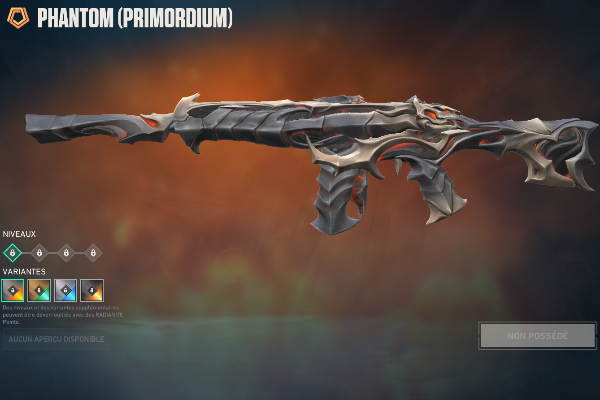
Task: Choose the black and orange-yellow variant swatch
Action: click(x=92, y=290)
